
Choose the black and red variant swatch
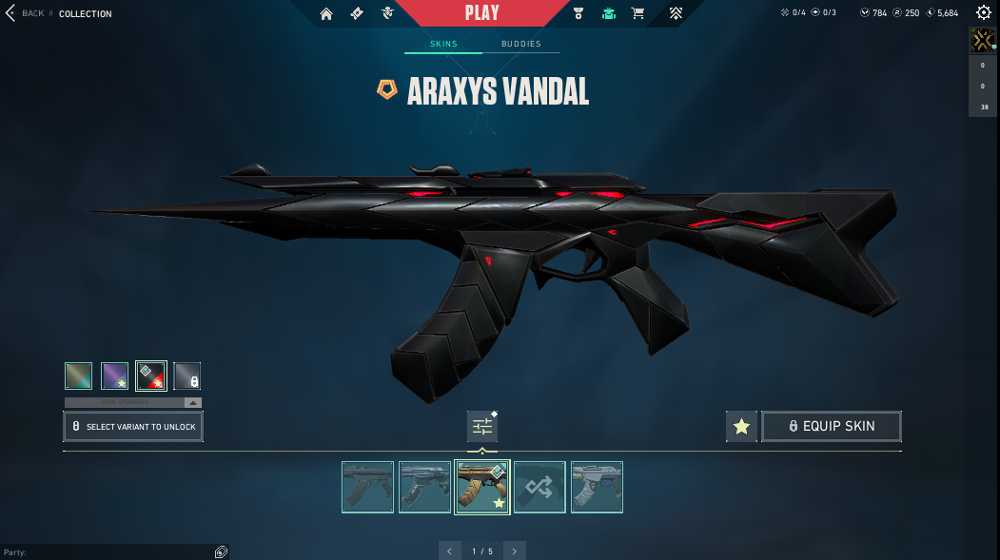pos(151,376)
